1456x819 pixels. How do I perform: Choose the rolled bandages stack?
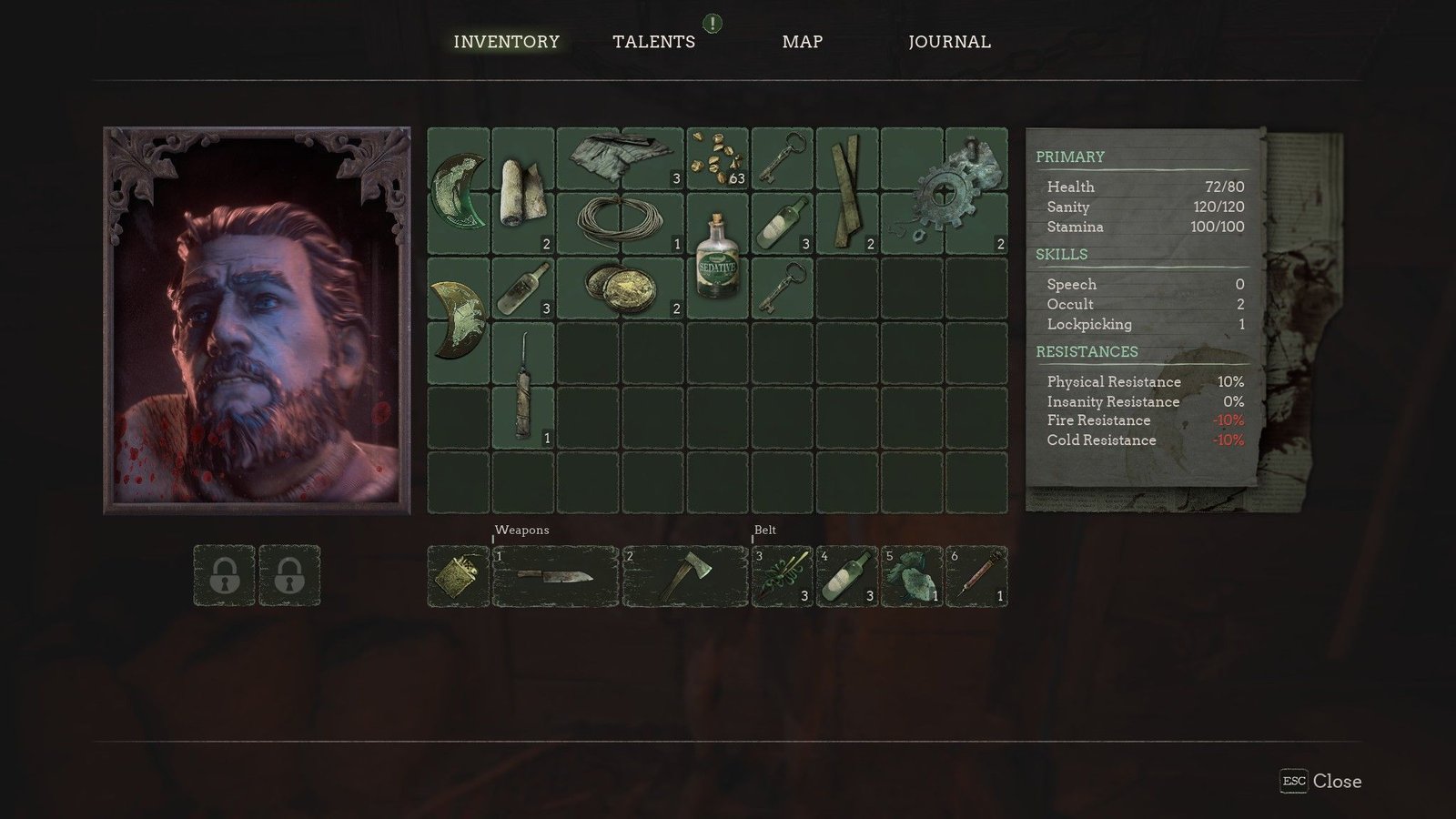pyautogui.click(x=522, y=191)
